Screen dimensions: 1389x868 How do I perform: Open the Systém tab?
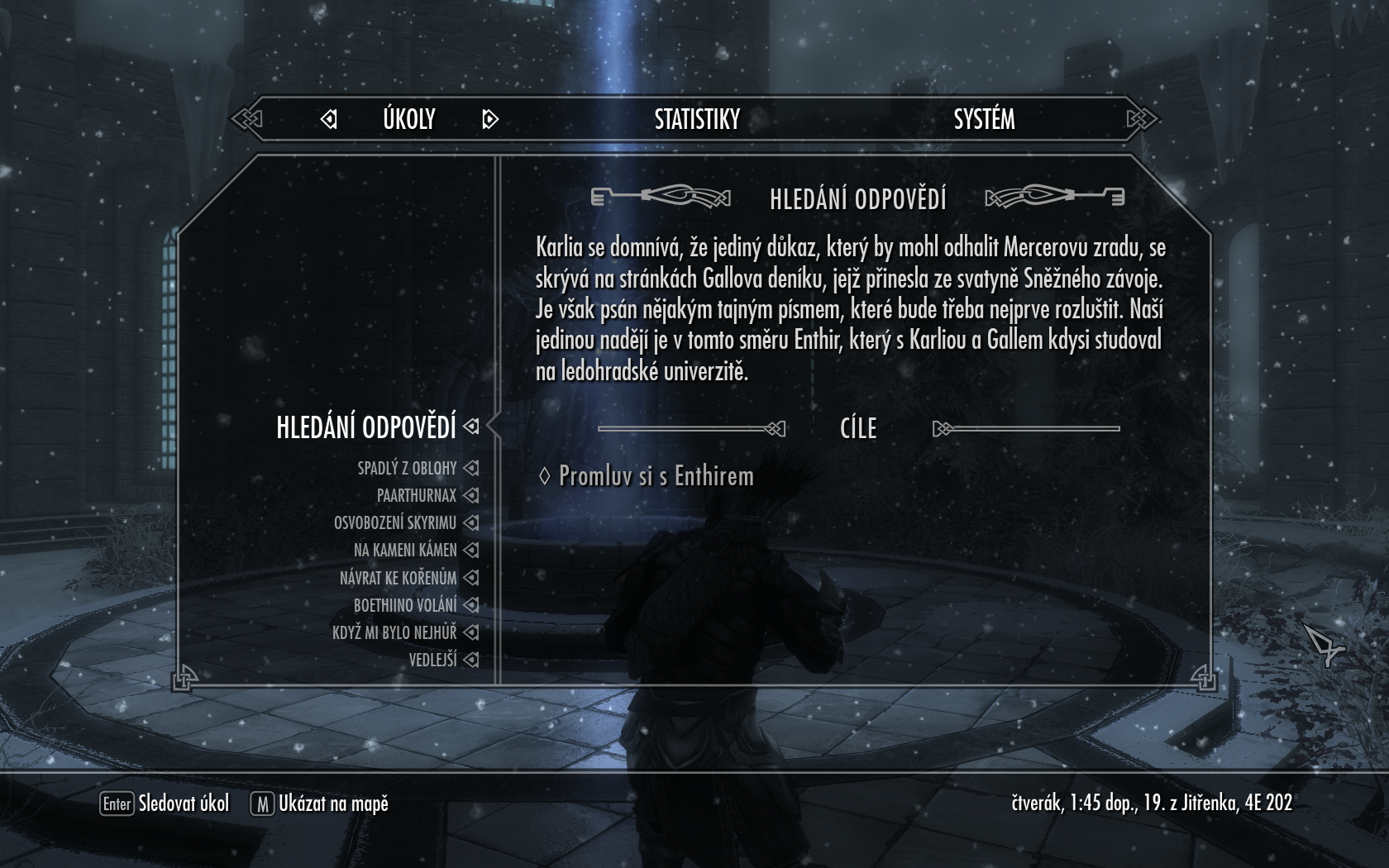pyautogui.click(x=984, y=120)
